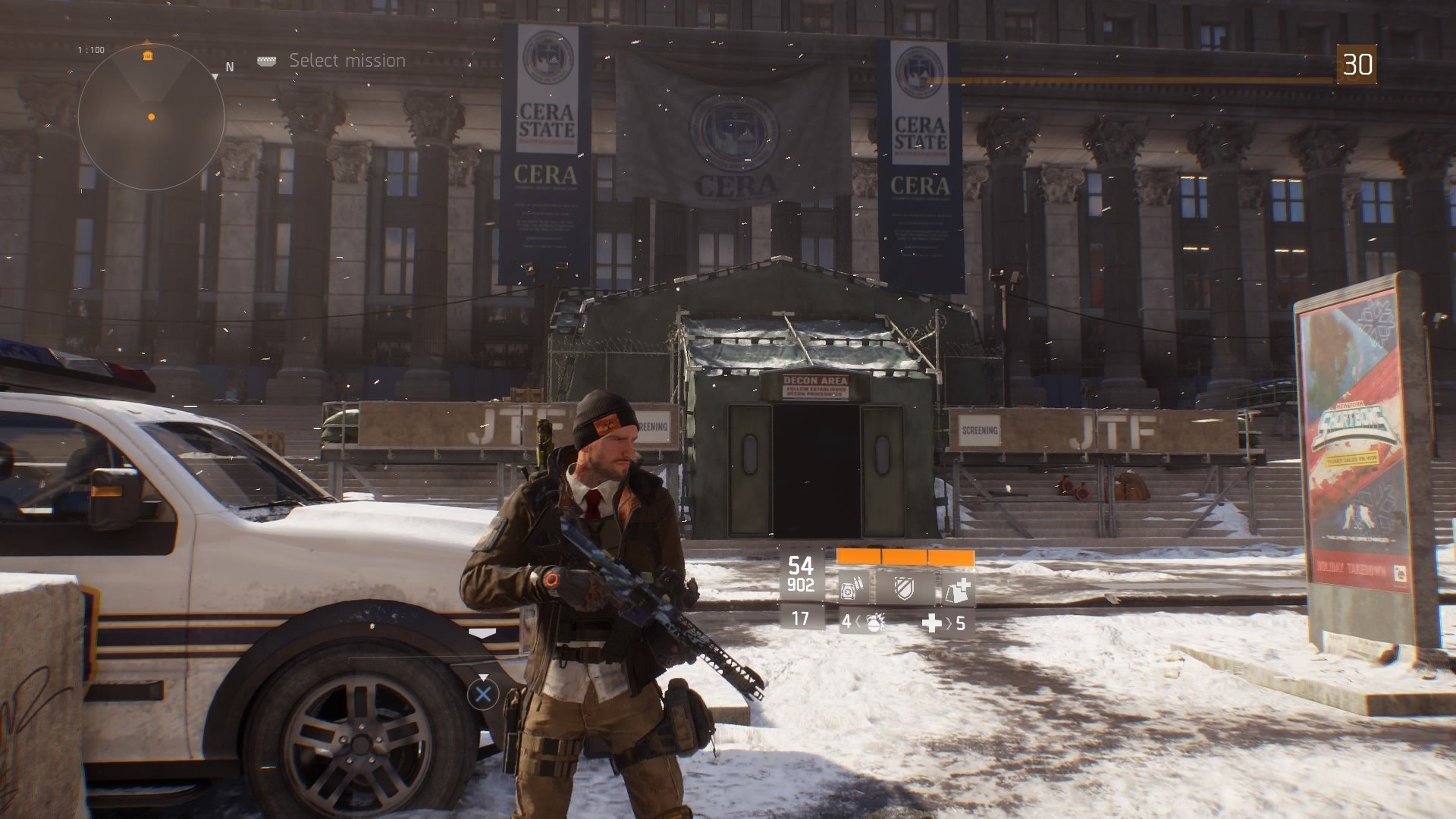
Task: Open the circular minimap
Action: 151,116
